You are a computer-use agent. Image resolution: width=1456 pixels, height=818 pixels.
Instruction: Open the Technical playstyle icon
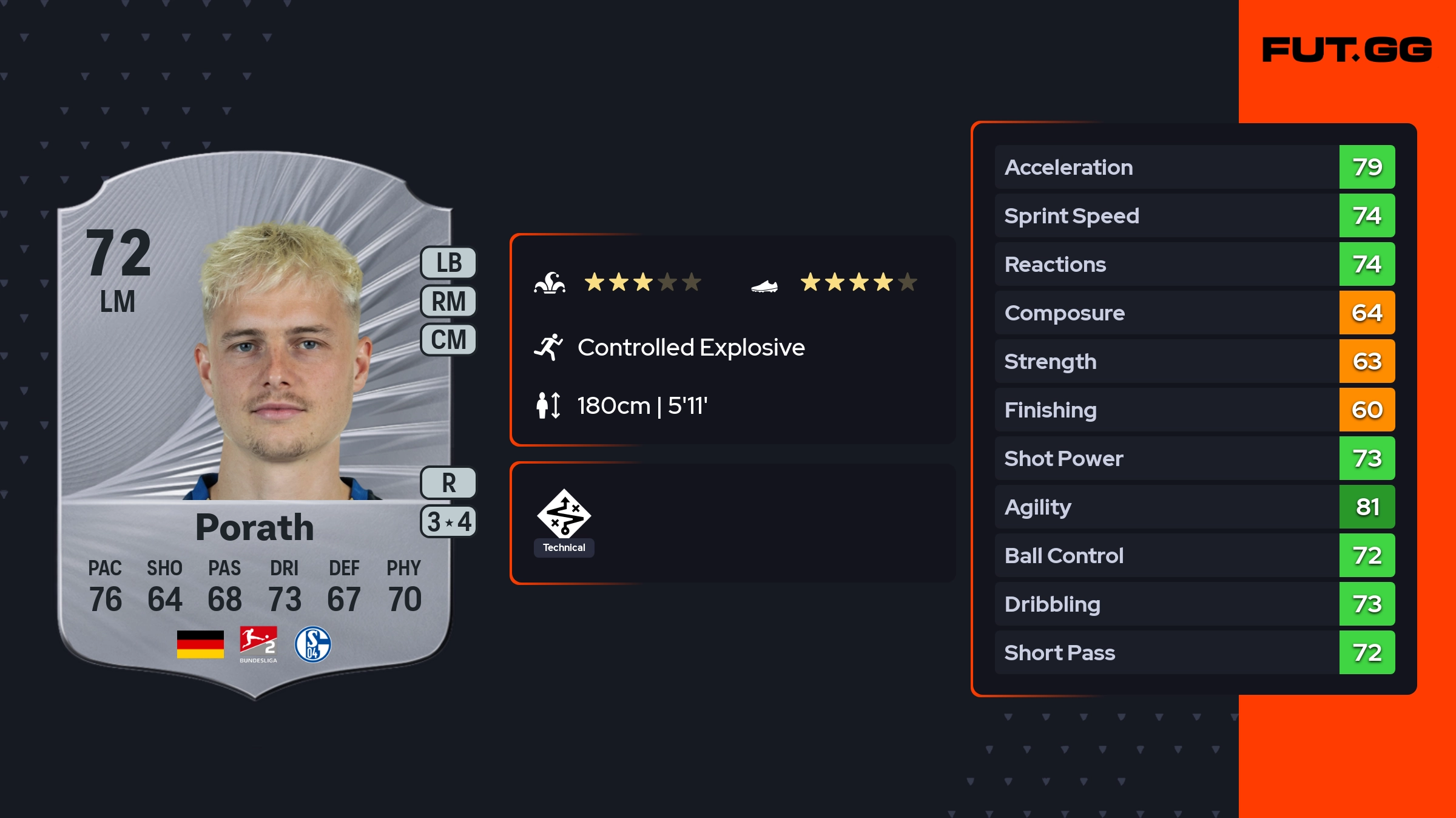(x=564, y=515)
